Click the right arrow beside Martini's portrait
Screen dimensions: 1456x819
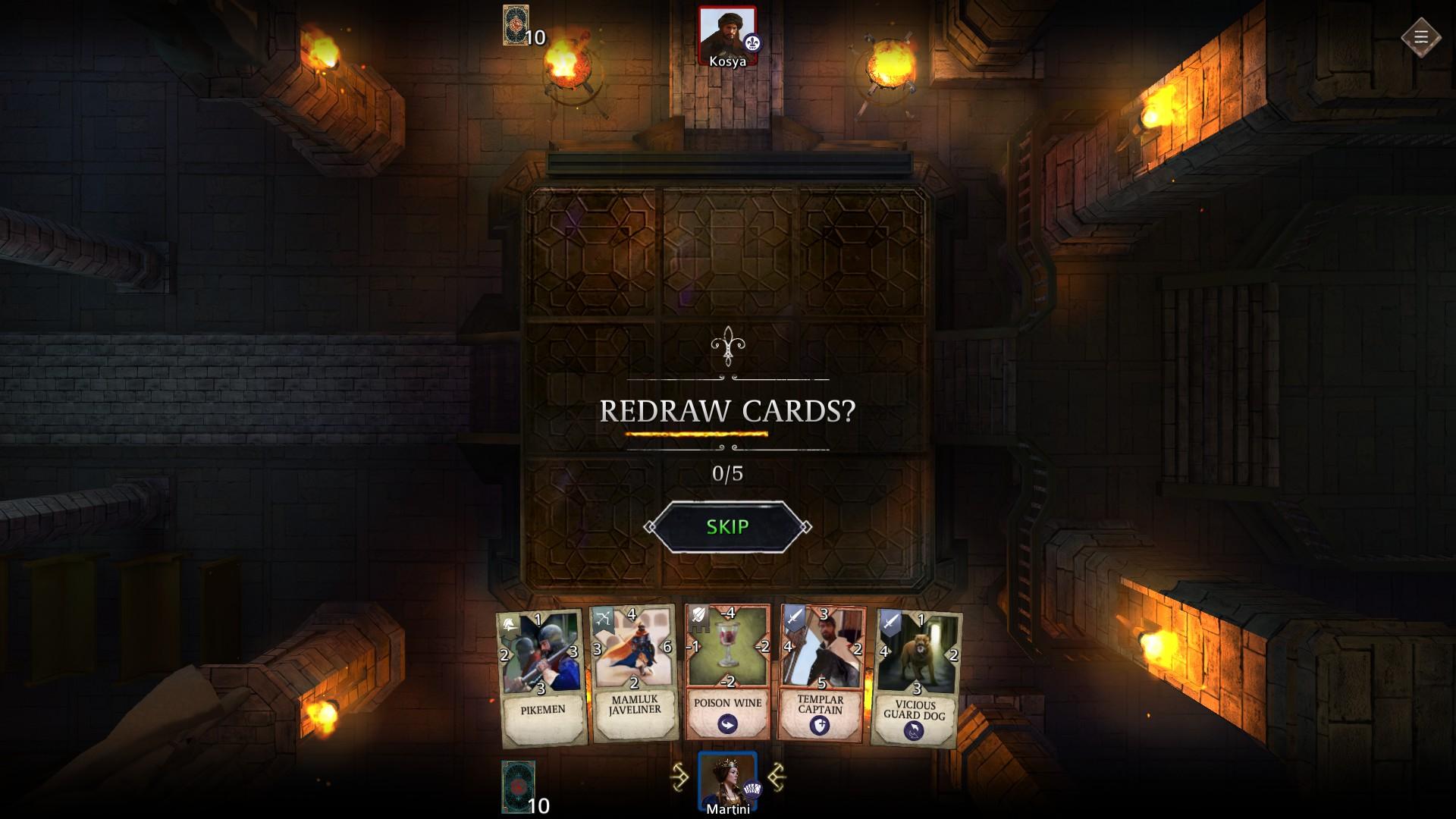[778, 776]
